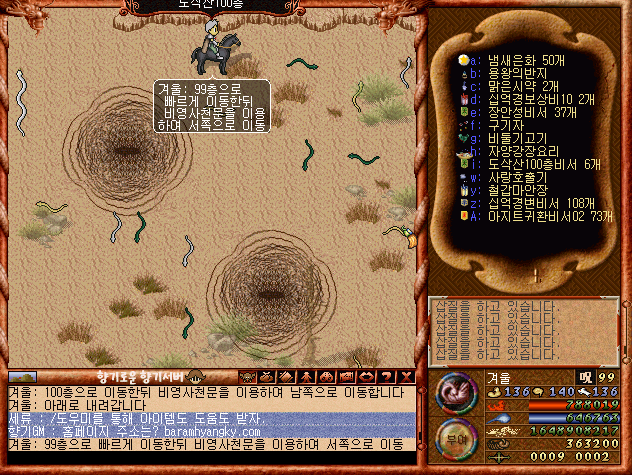This screenshot has width=632, height=475.
Task: Click the question mark help button
Action: [x=388, y=376]
